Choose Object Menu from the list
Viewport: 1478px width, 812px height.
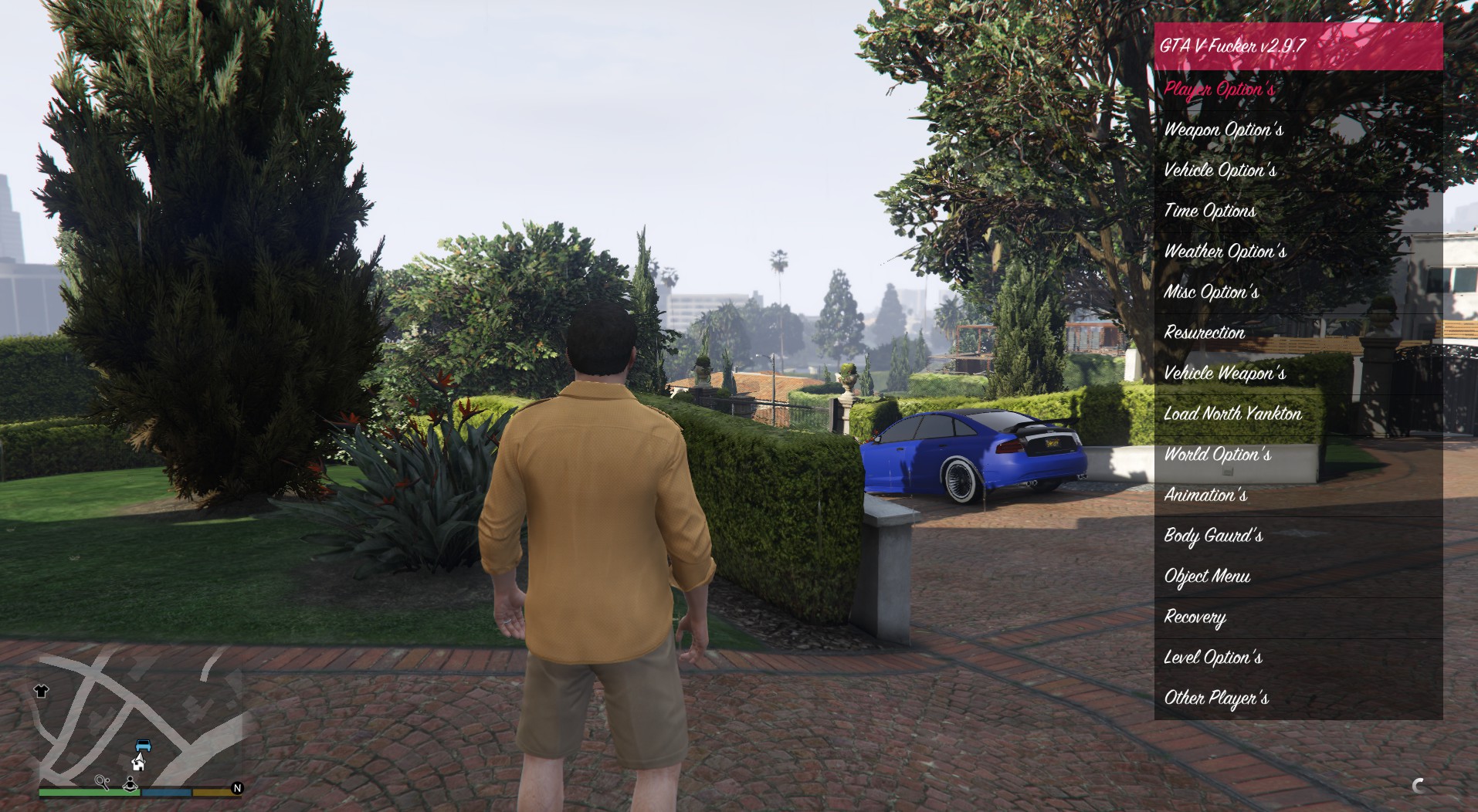pyautogui.click(x=1207, y=577)
